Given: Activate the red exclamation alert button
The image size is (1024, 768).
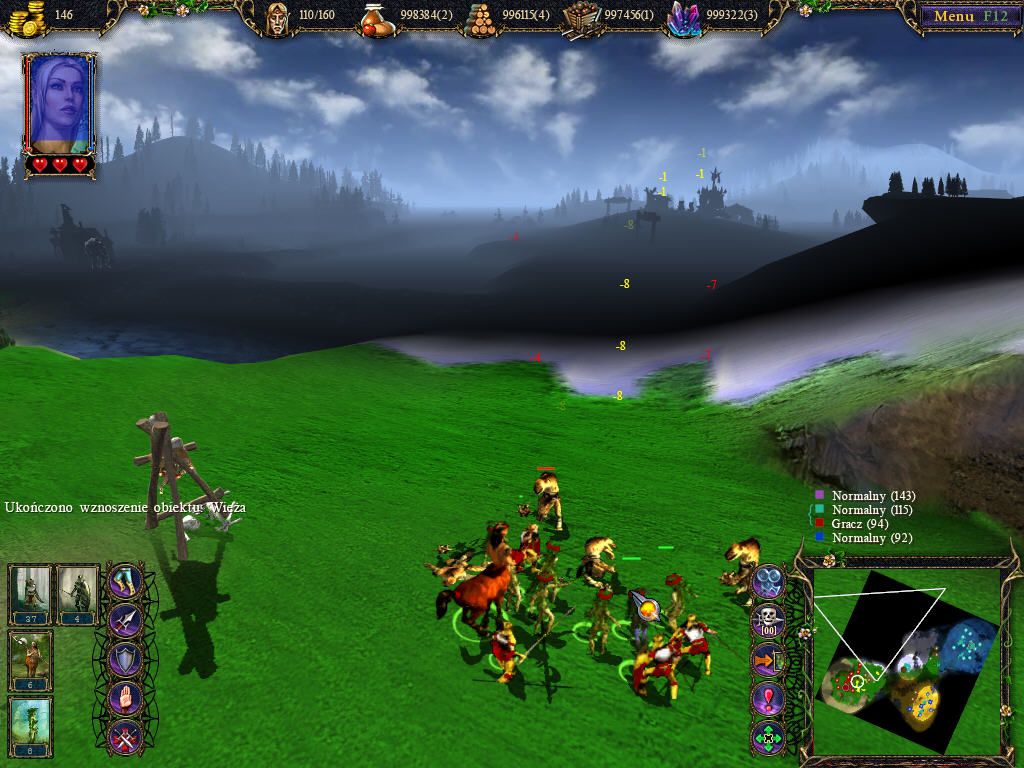Looking at the screenshot, I should [x=768, y=699].
